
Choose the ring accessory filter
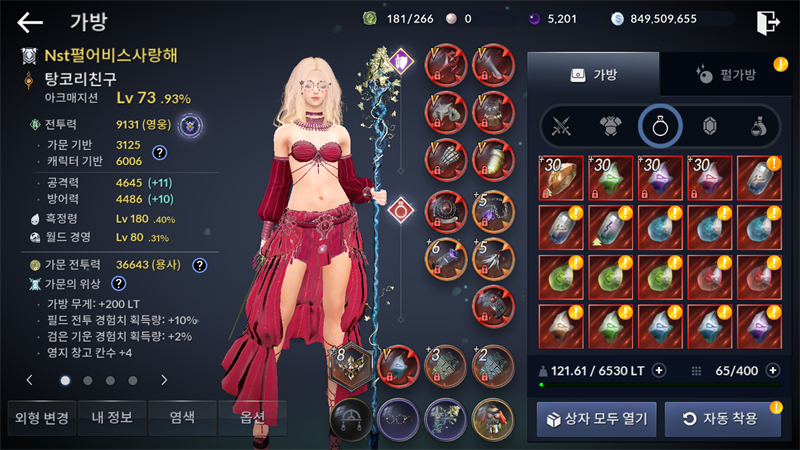point(660,126)
